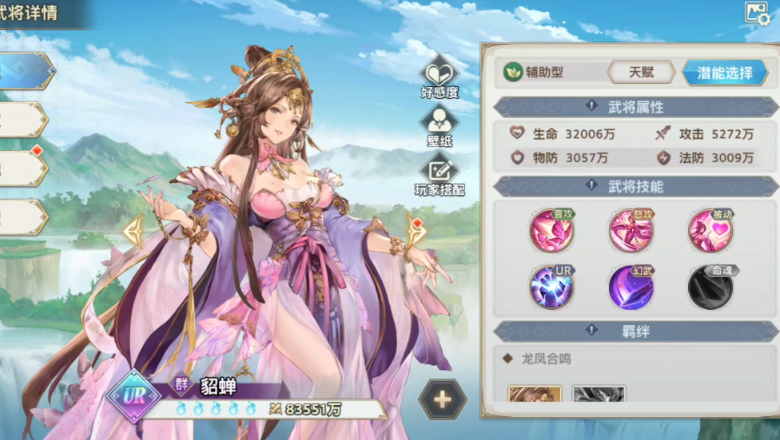Tap the 武将属性 info header

point(636,107)
